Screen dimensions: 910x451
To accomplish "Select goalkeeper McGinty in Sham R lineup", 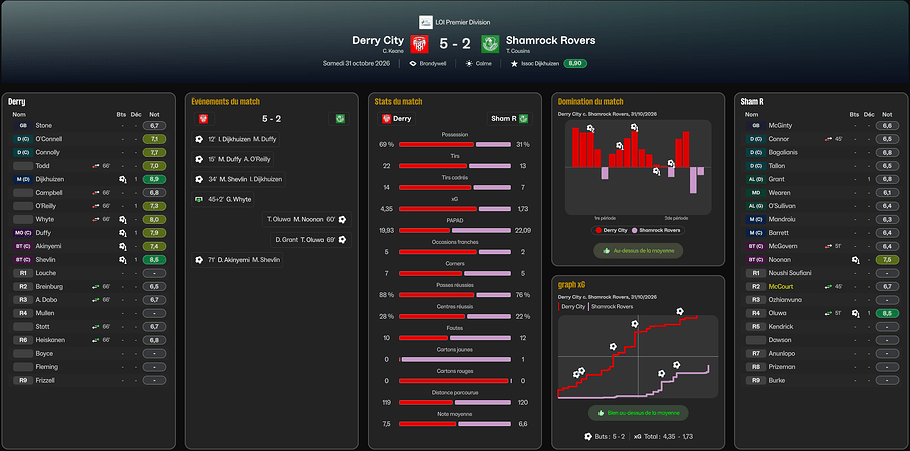I will coord(781,125).
